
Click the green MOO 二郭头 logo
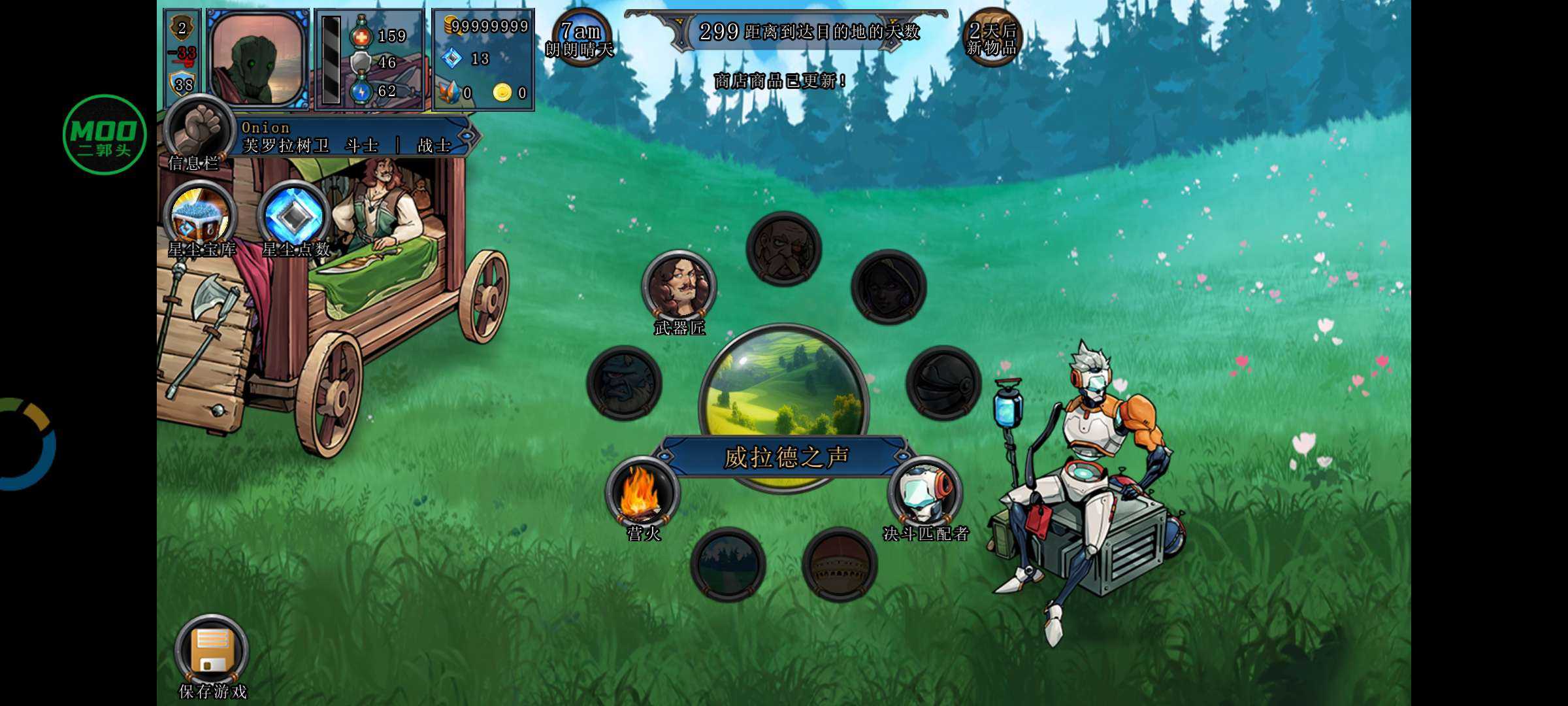point(105,135)
